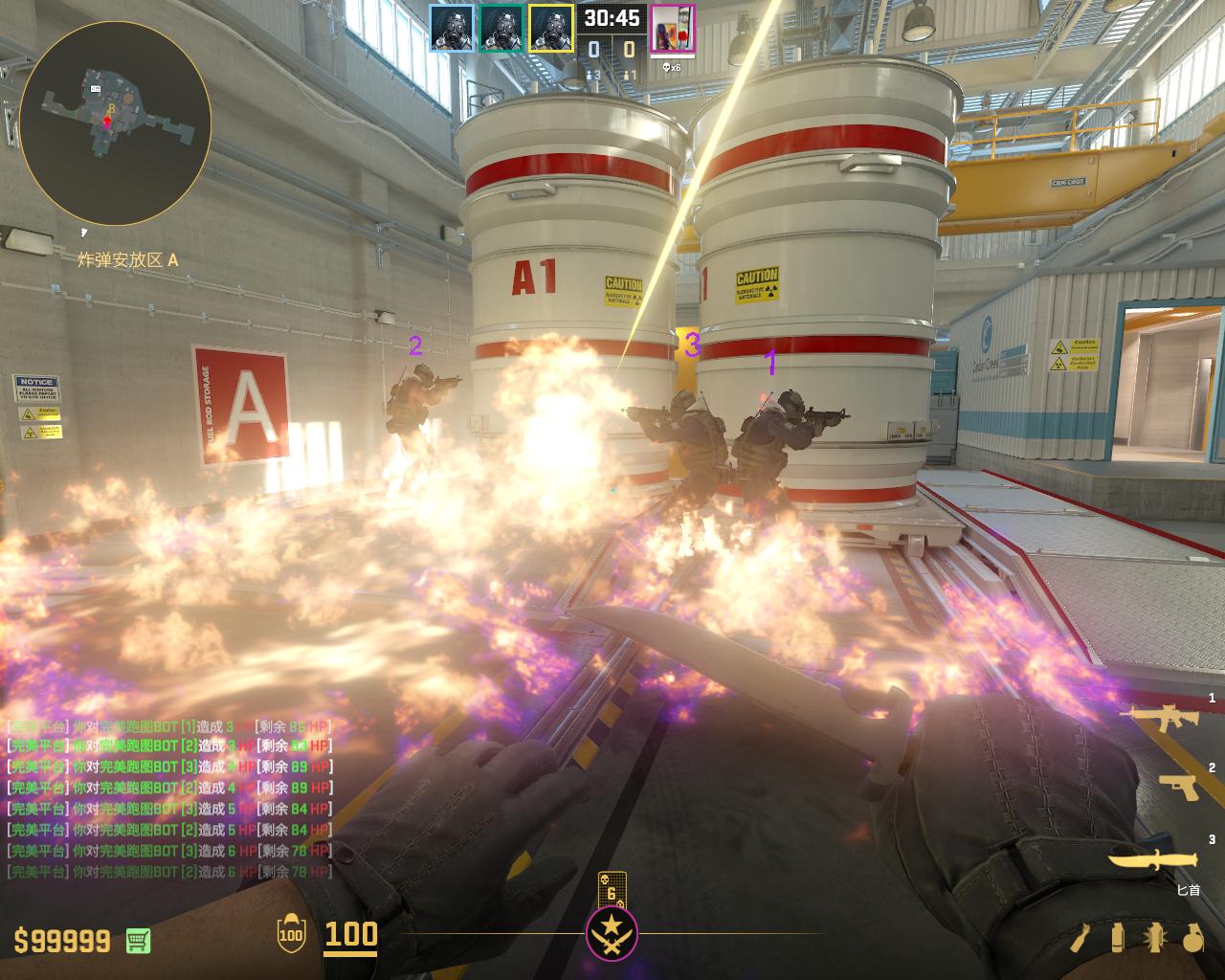The height and width of the screenshot is (980, 1225).
Task: Switch to the rifle in slot 1
Action: pos(1161,717)
